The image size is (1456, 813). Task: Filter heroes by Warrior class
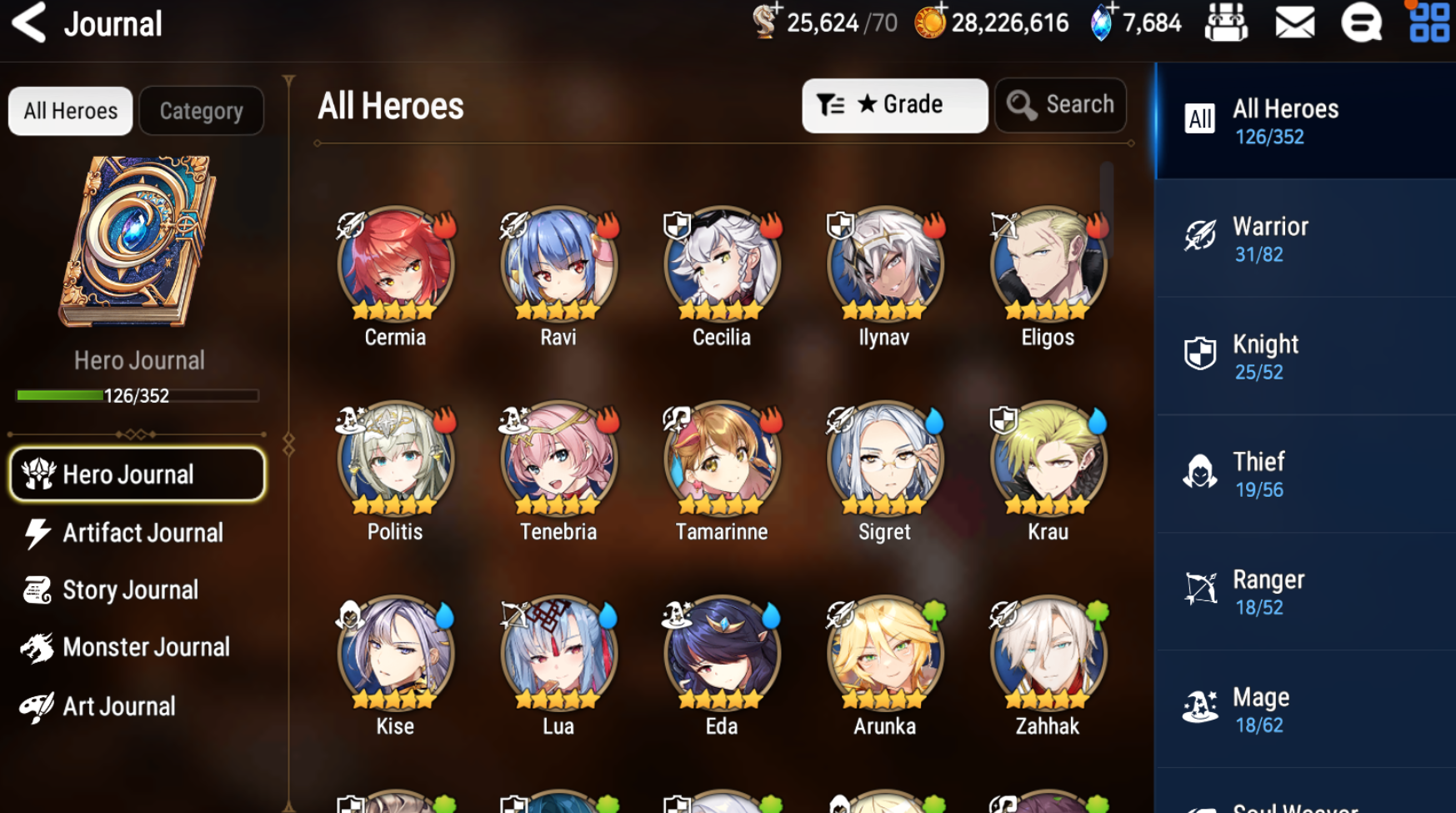tap(1304, 239)
